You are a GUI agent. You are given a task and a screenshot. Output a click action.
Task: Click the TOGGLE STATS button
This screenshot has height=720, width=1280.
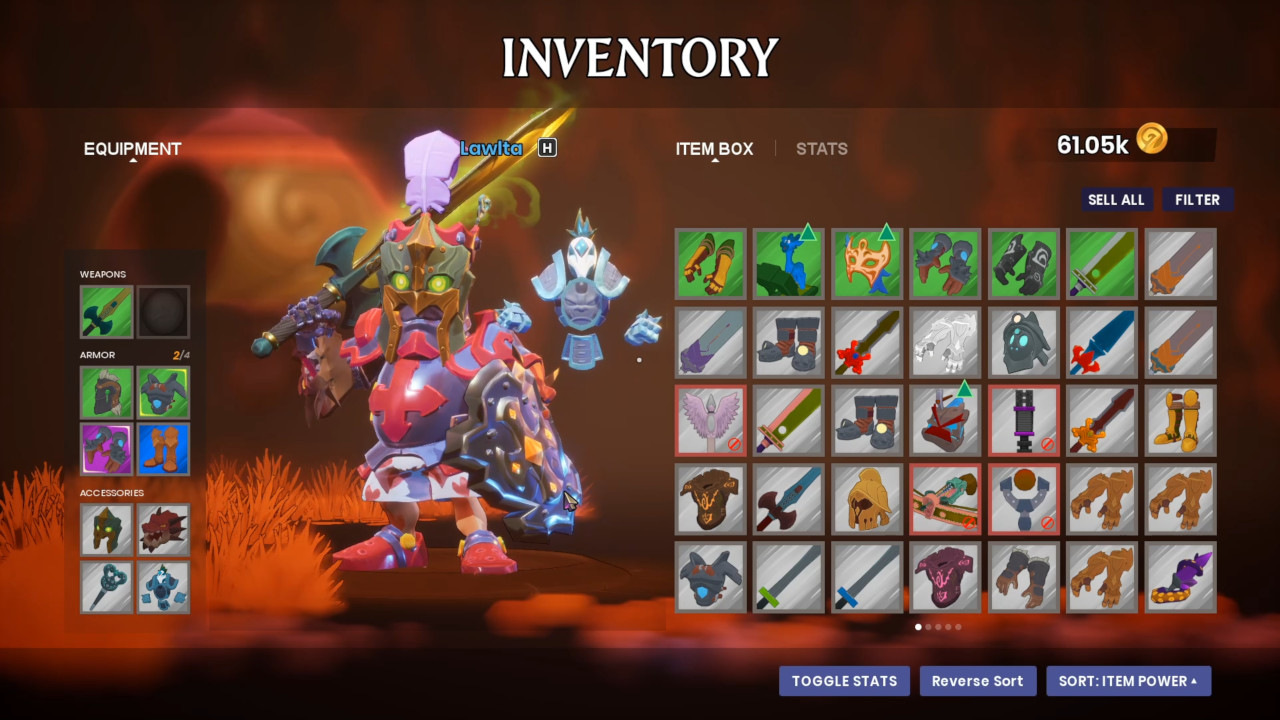click(x=844, y=681)
